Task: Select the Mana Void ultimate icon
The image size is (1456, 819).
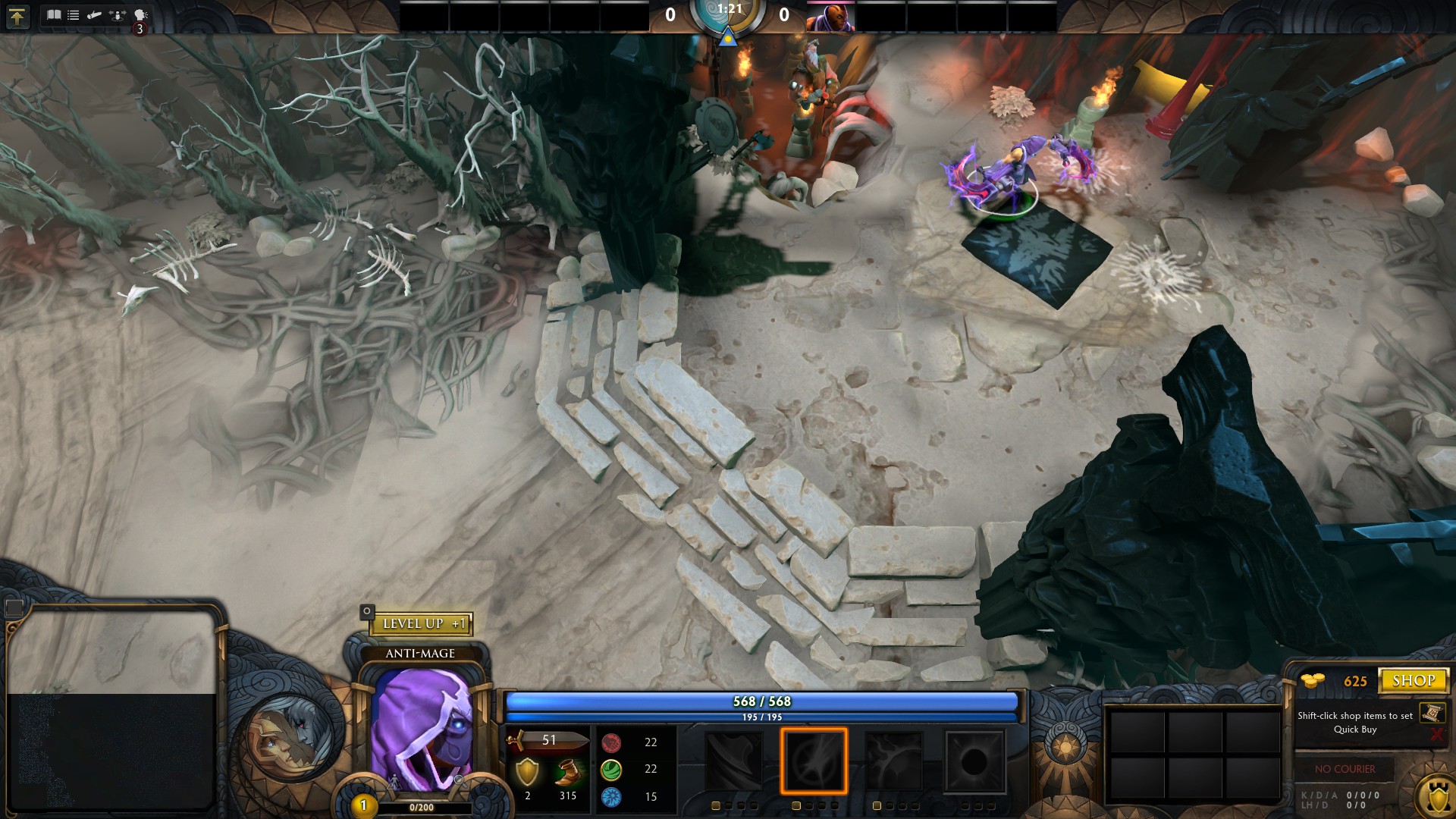Action: pyautogui.click(x=974, y=761)
